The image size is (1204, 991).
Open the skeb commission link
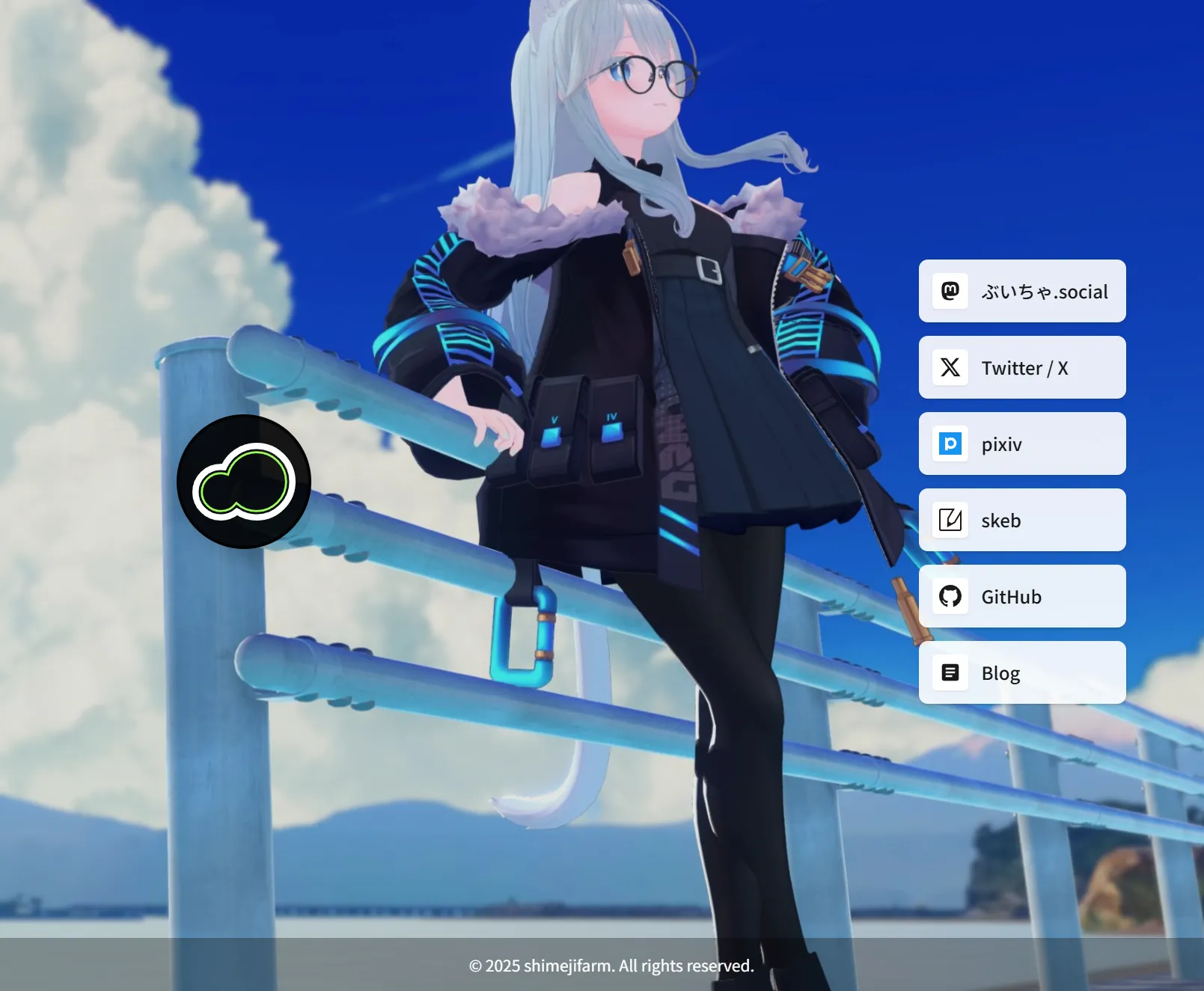point(1021,520)
